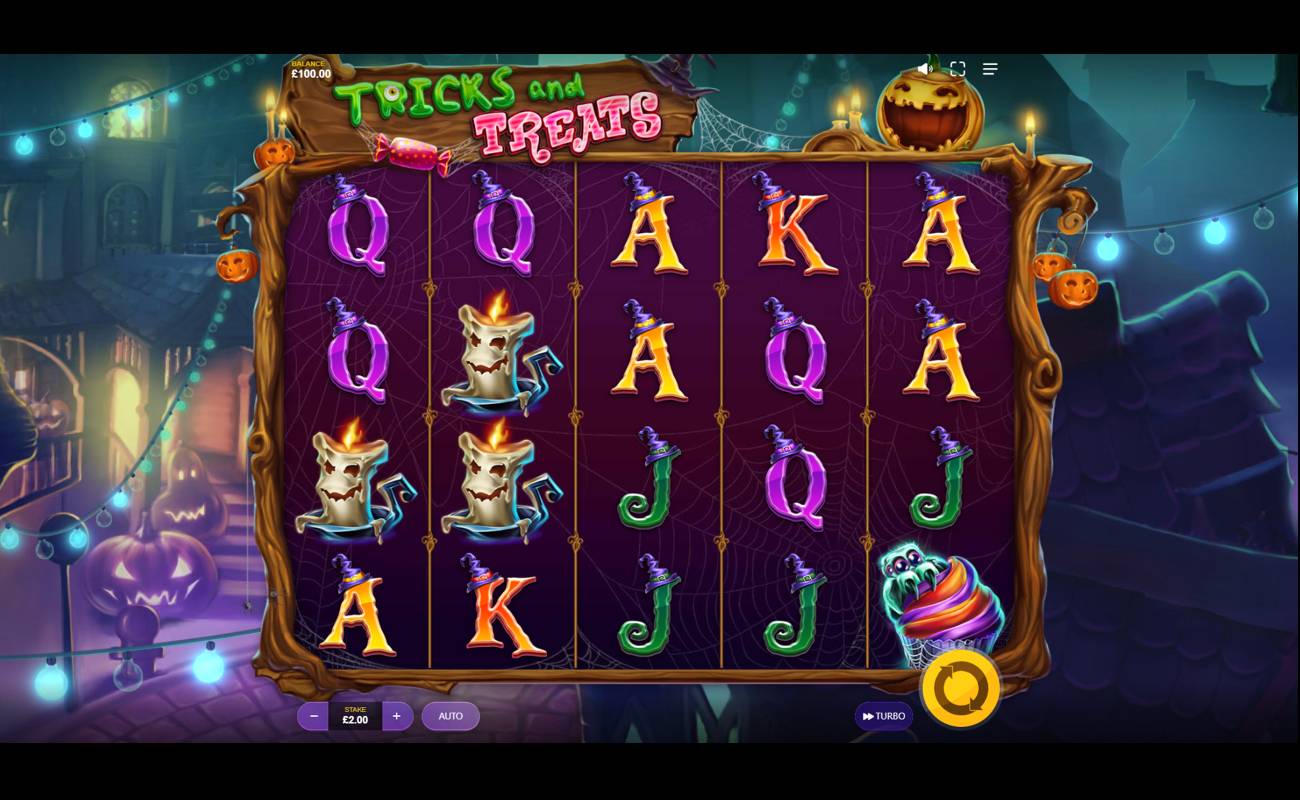Mute game audio via the speaker icon
The image size is (1300, 800).
[x=922, y=68]
